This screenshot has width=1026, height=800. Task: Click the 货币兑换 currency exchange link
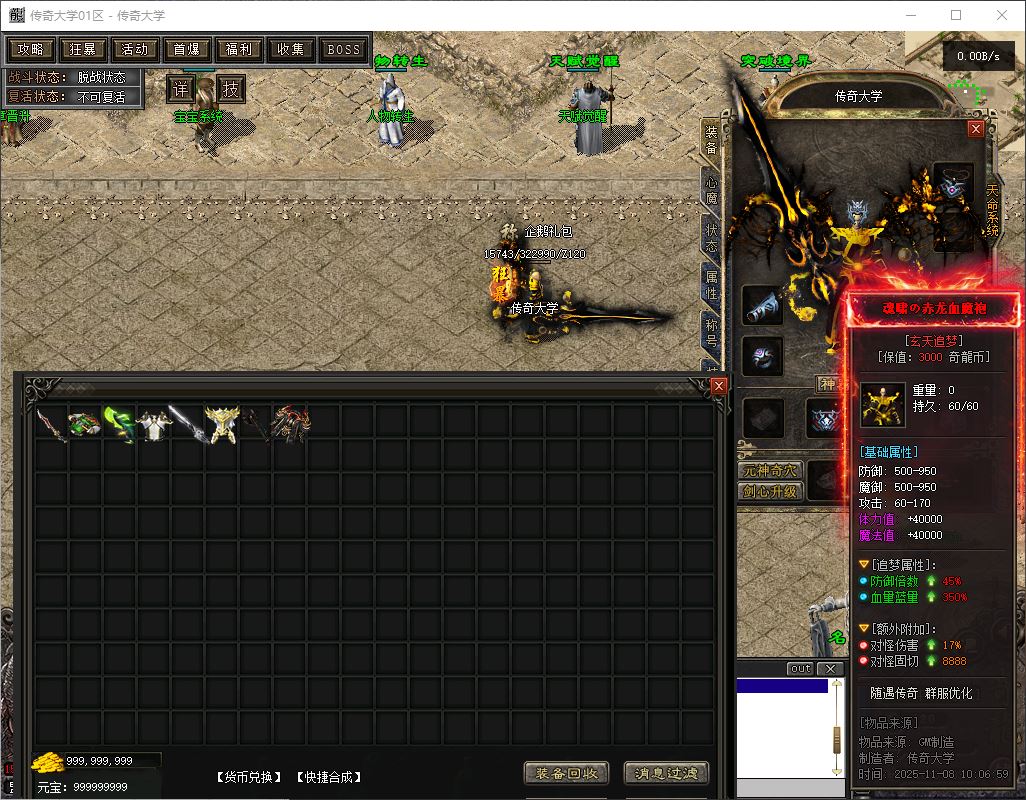(248, 777)
